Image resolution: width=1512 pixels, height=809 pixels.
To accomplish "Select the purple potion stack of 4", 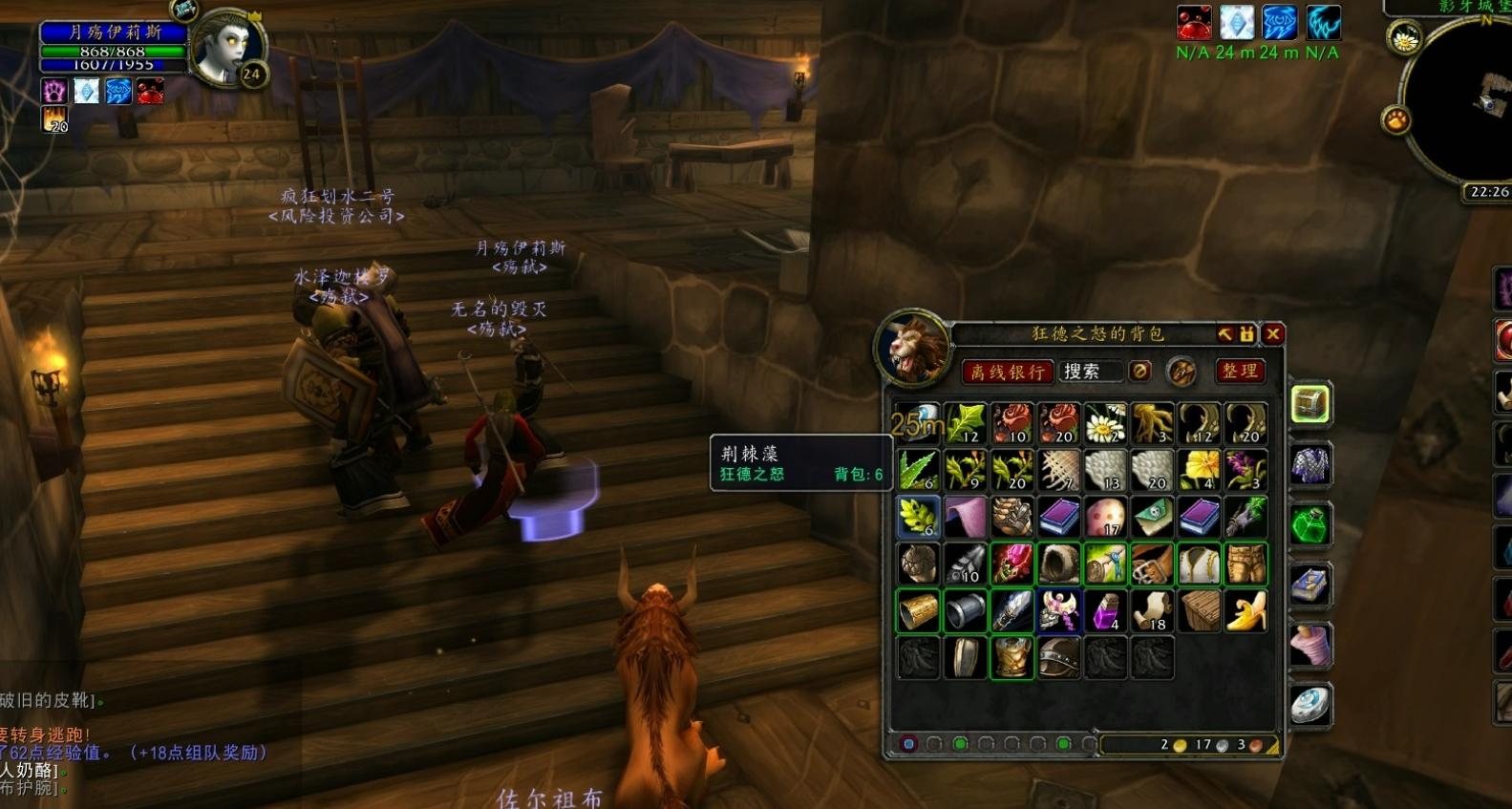I will [x=1105, y=610].
